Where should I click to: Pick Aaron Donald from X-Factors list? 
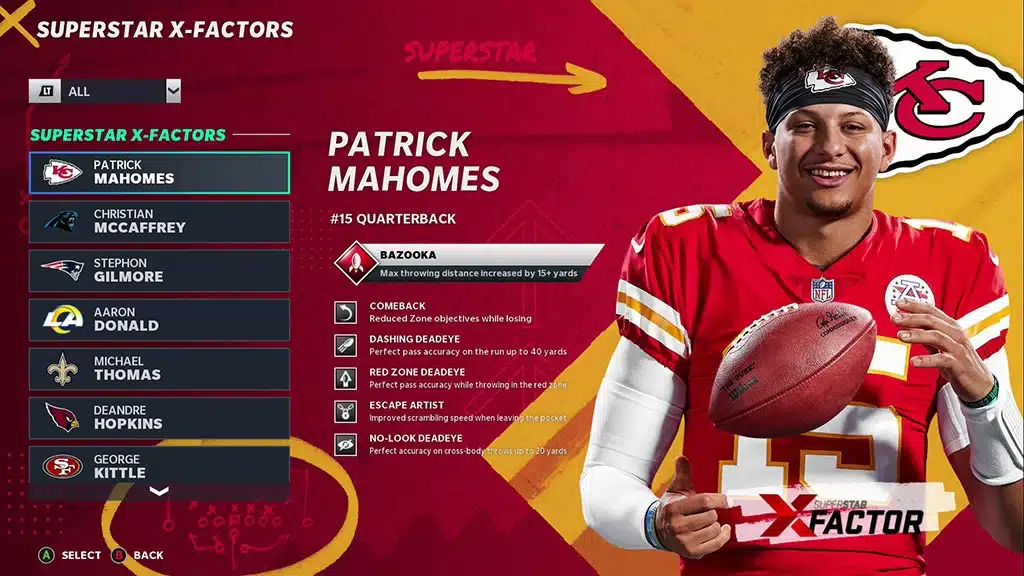pos(159,319)
